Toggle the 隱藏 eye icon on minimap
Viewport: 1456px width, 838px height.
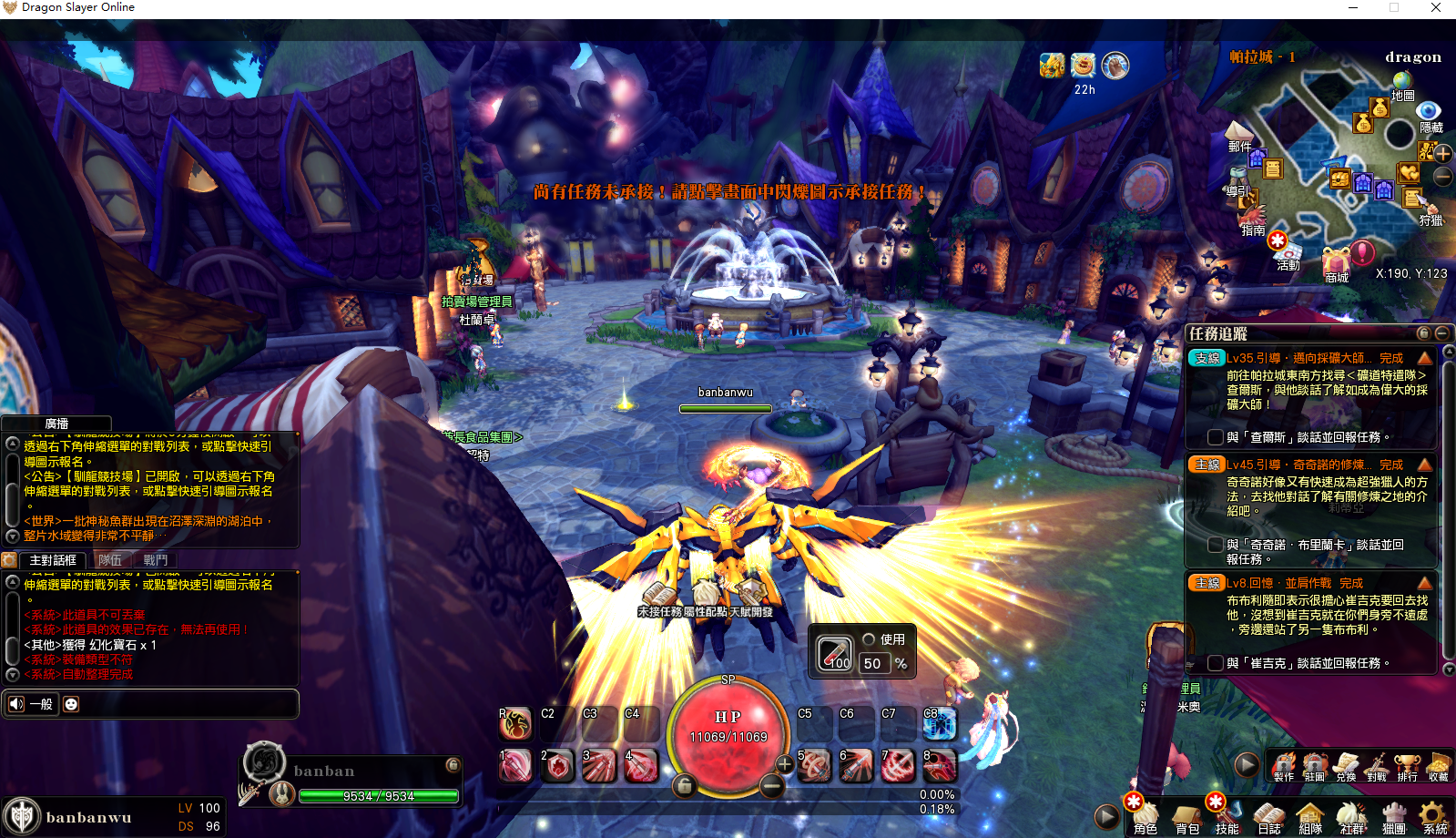(1429, 114)
